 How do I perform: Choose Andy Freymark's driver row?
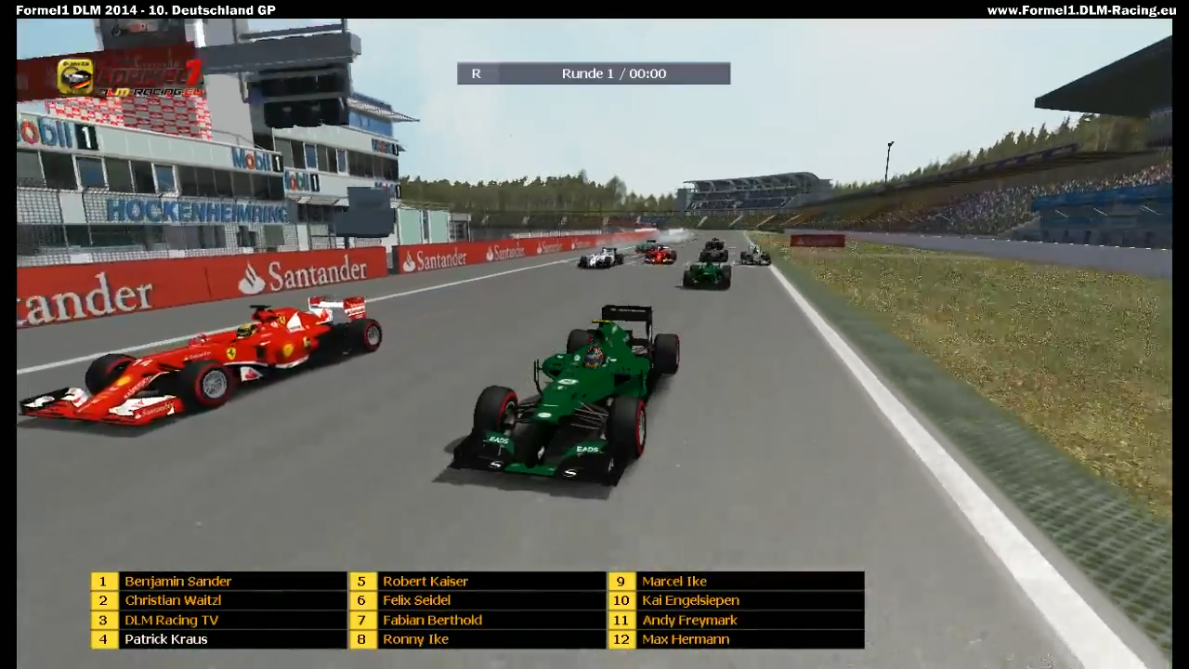click(x=689, y=620)
